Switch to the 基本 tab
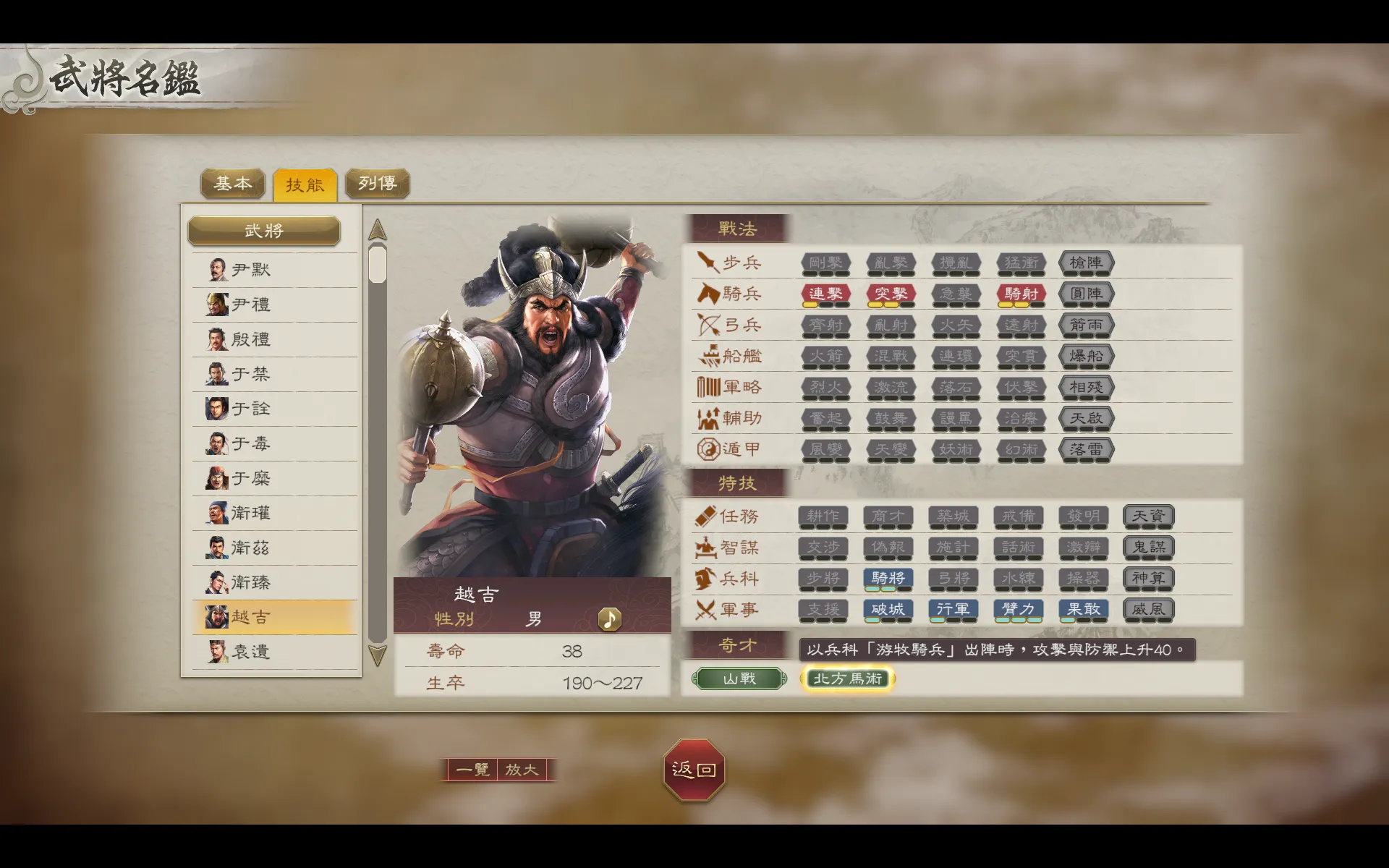The image size is (1389, 868). tap(231, 184)
